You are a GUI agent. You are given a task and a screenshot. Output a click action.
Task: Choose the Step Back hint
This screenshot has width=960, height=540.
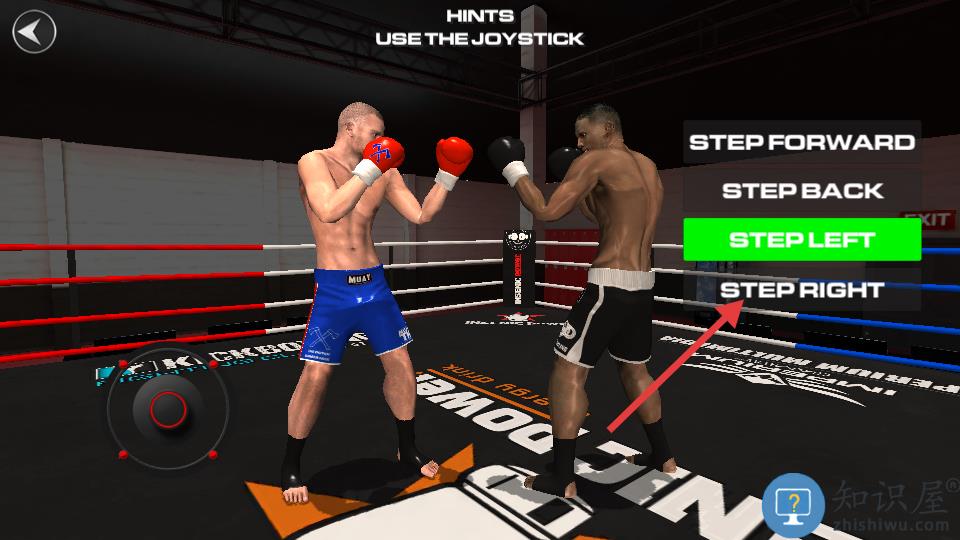pyautogui.click(x=802, y=191)
